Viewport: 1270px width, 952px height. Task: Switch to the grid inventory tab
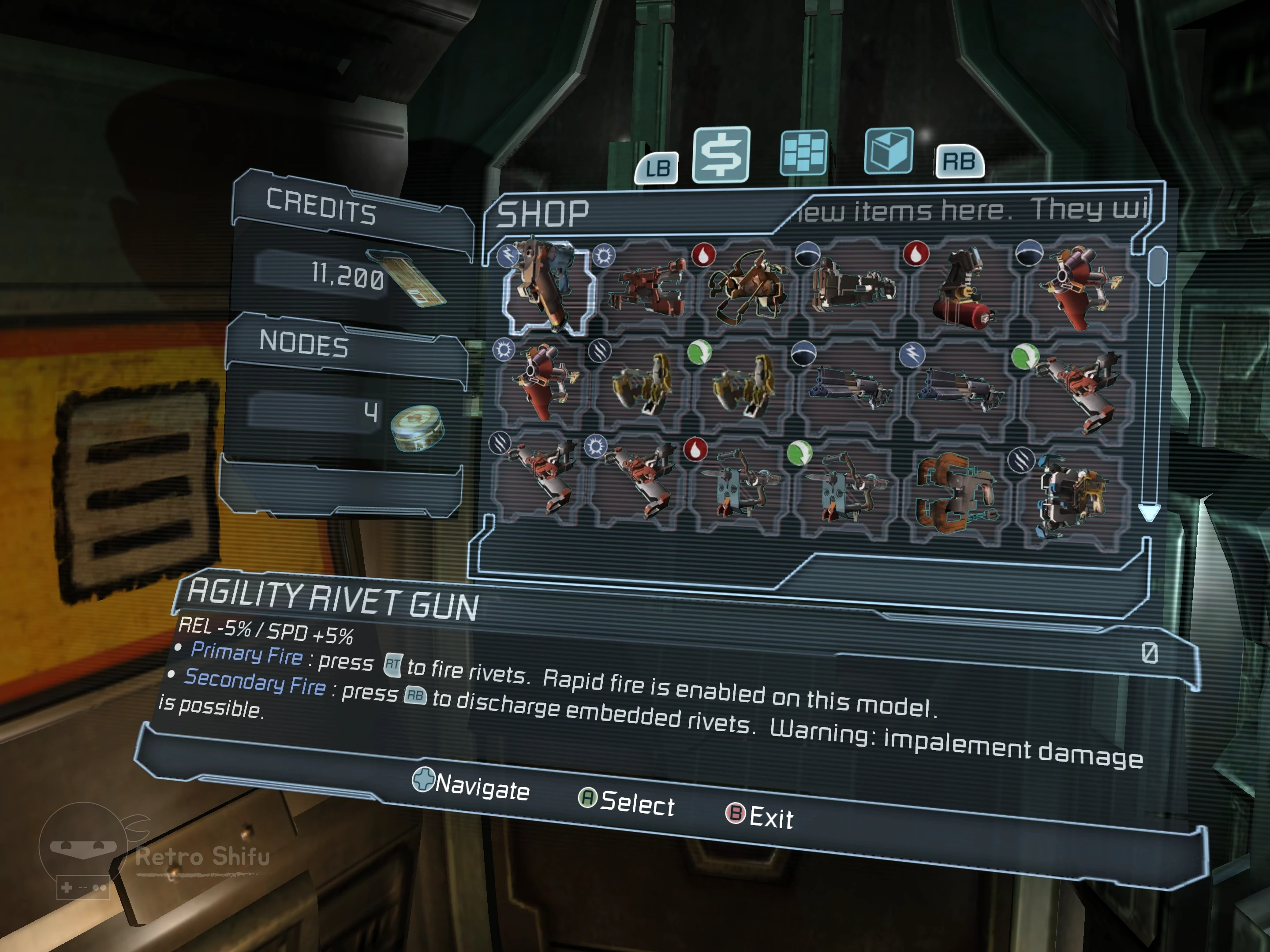[x=803, y=152]
